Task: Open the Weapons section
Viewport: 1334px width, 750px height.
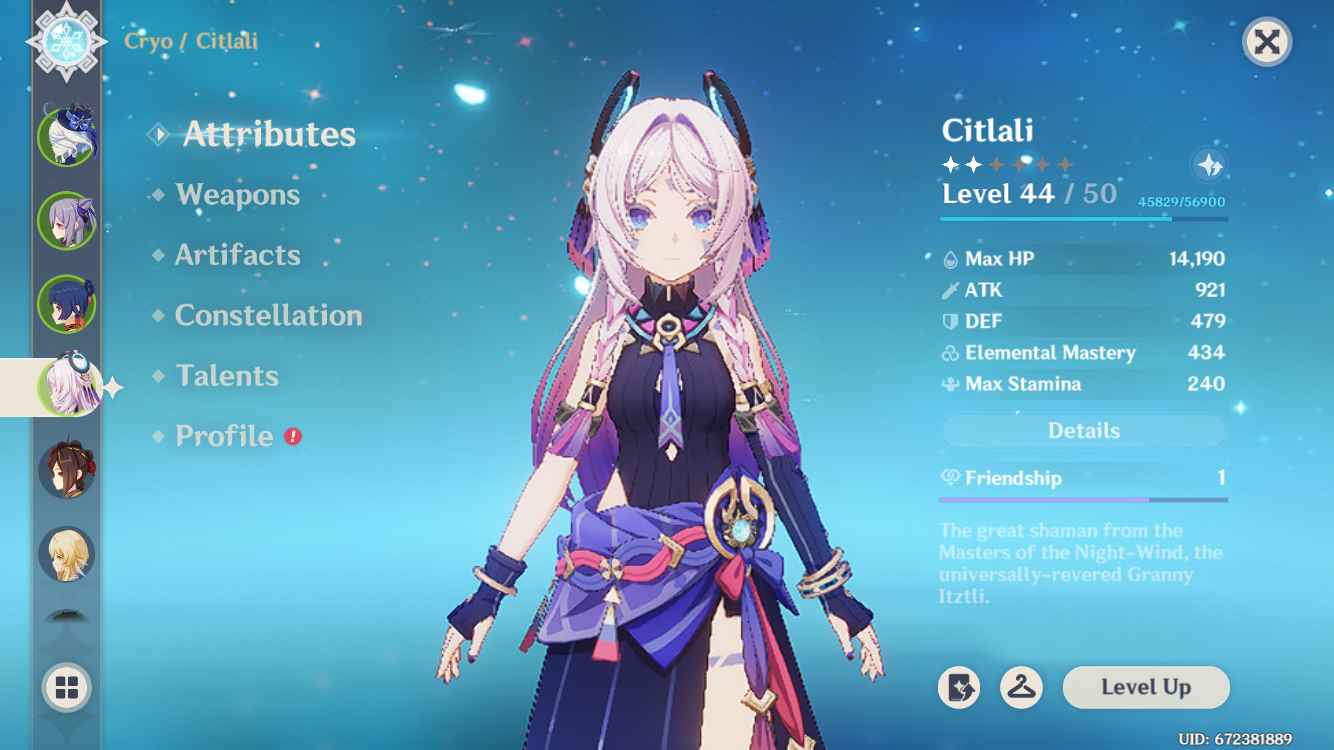Action: tap(238, 195)
